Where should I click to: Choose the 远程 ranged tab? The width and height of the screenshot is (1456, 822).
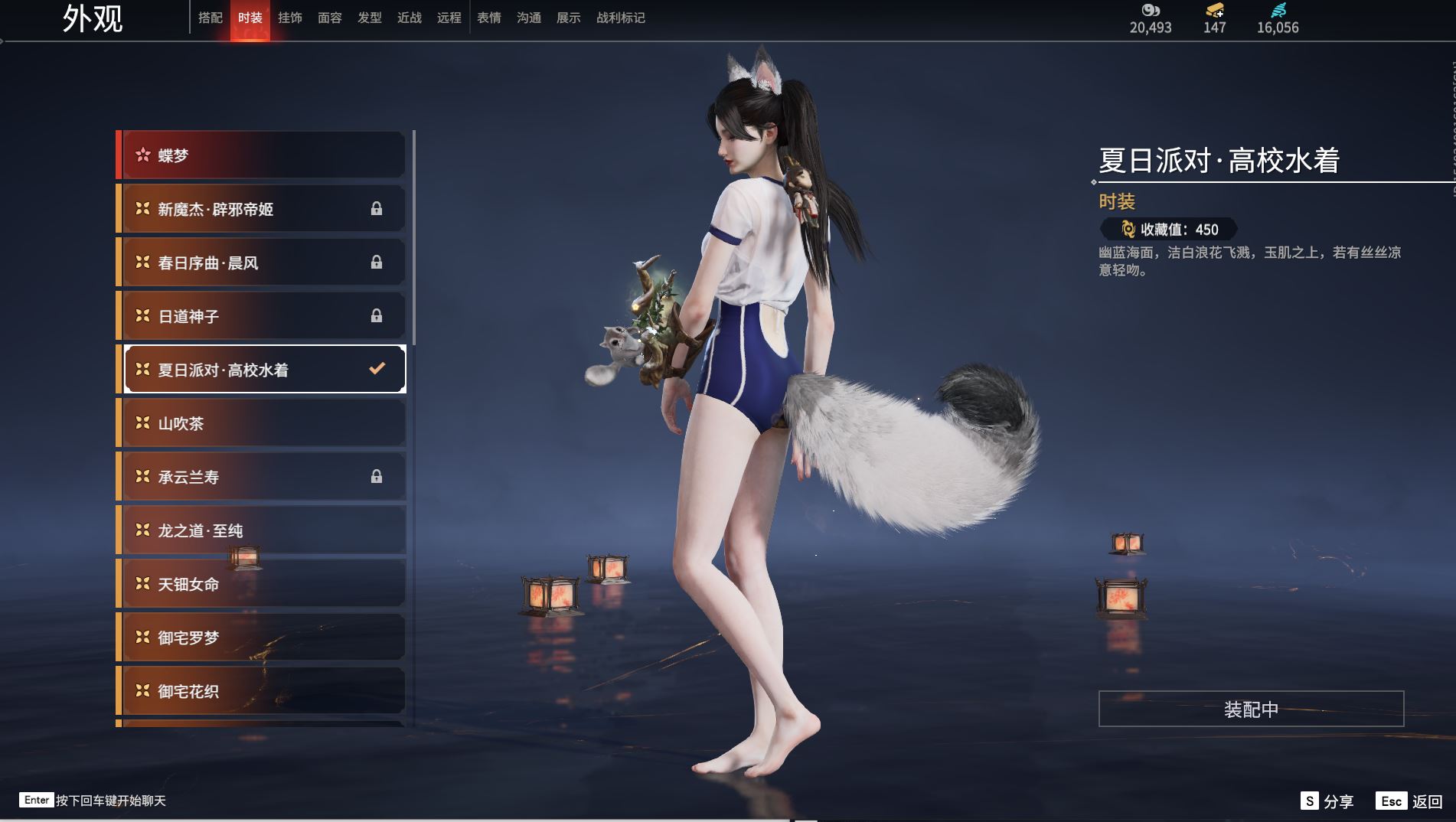tap(449, 18)
